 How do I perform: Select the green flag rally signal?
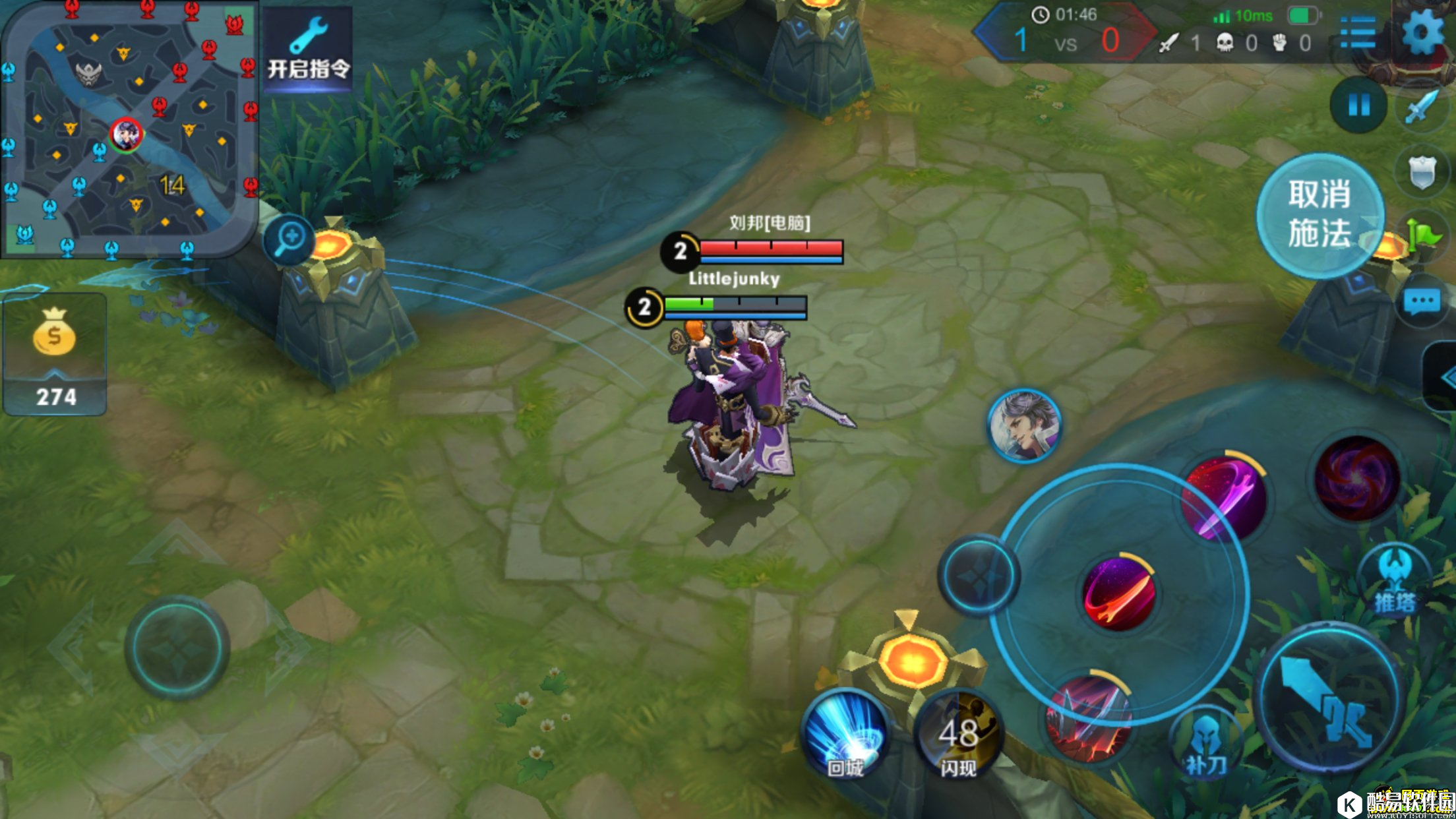click(x=1423, y=235)
